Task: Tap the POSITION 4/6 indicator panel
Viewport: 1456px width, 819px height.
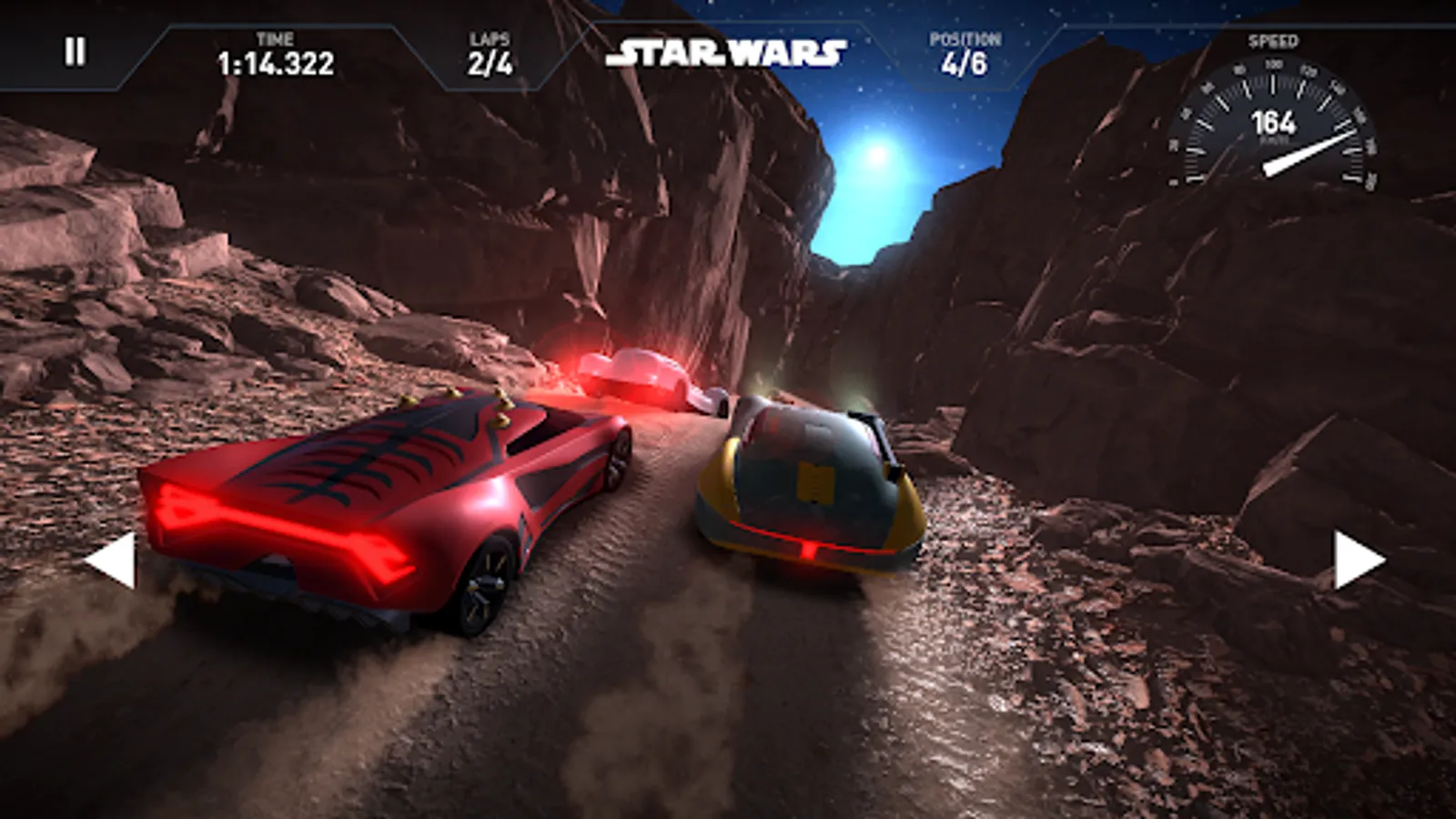Action: (966, 55)
